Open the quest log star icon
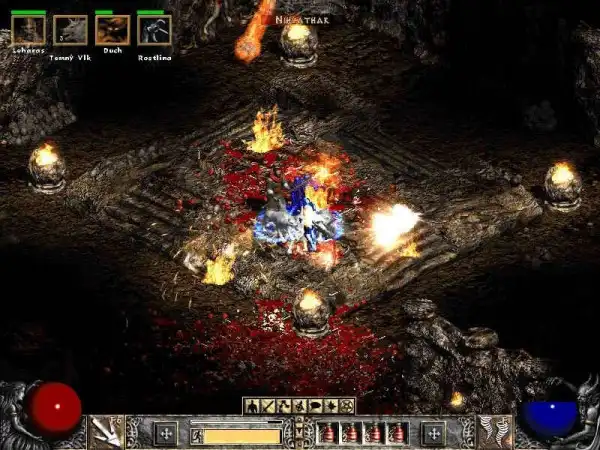 333,406
